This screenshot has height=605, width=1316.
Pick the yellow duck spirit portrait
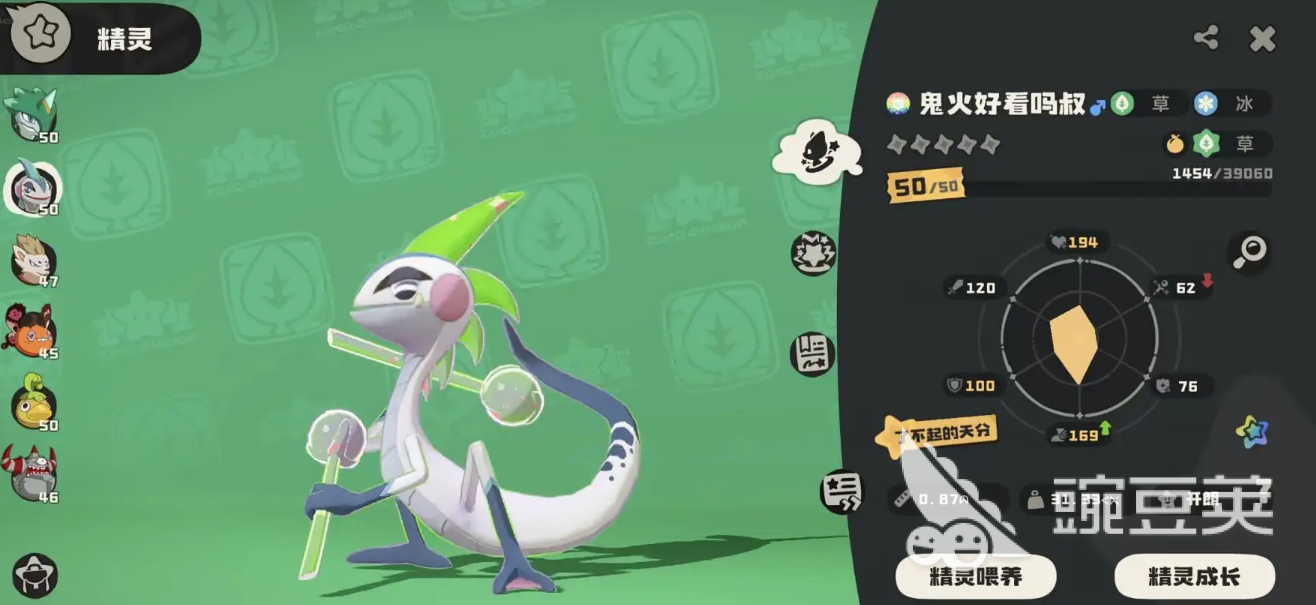(33, 402)
